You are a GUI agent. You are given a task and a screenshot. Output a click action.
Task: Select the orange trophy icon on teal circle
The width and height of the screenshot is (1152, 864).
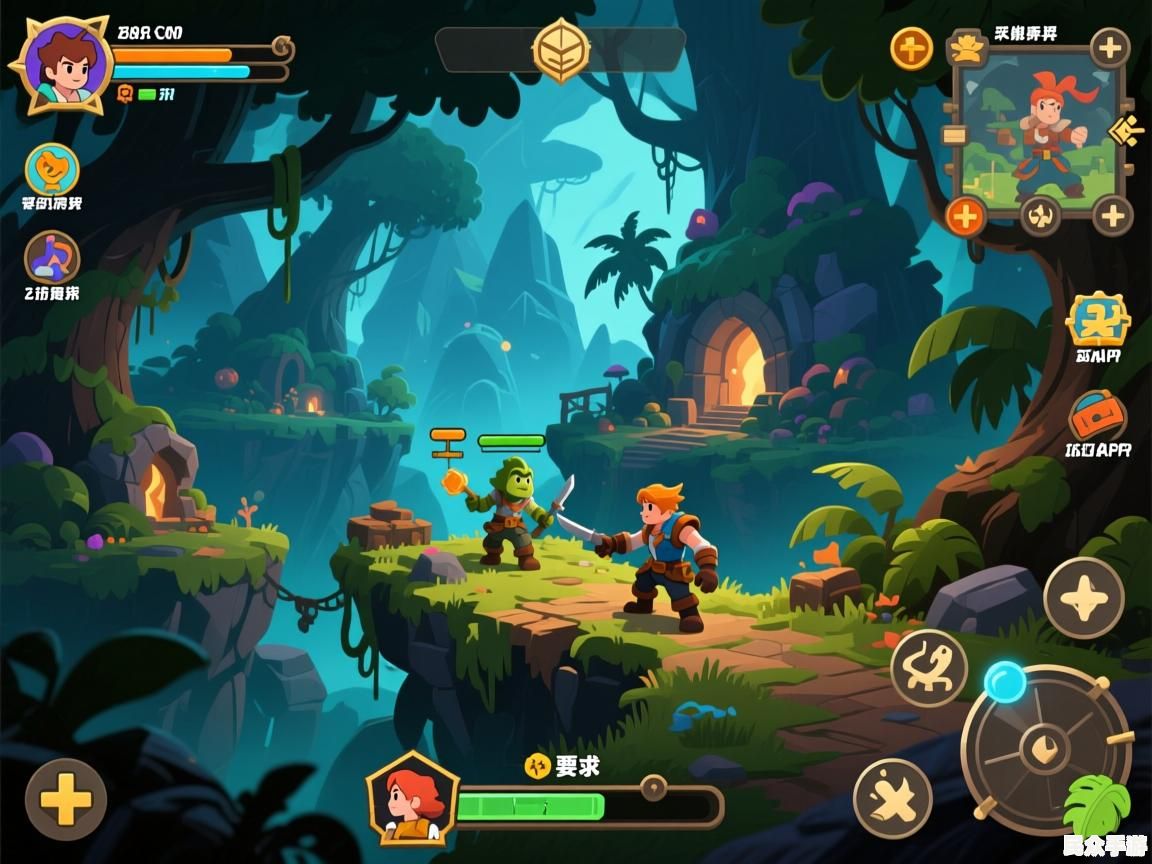(x=52, y=169)
